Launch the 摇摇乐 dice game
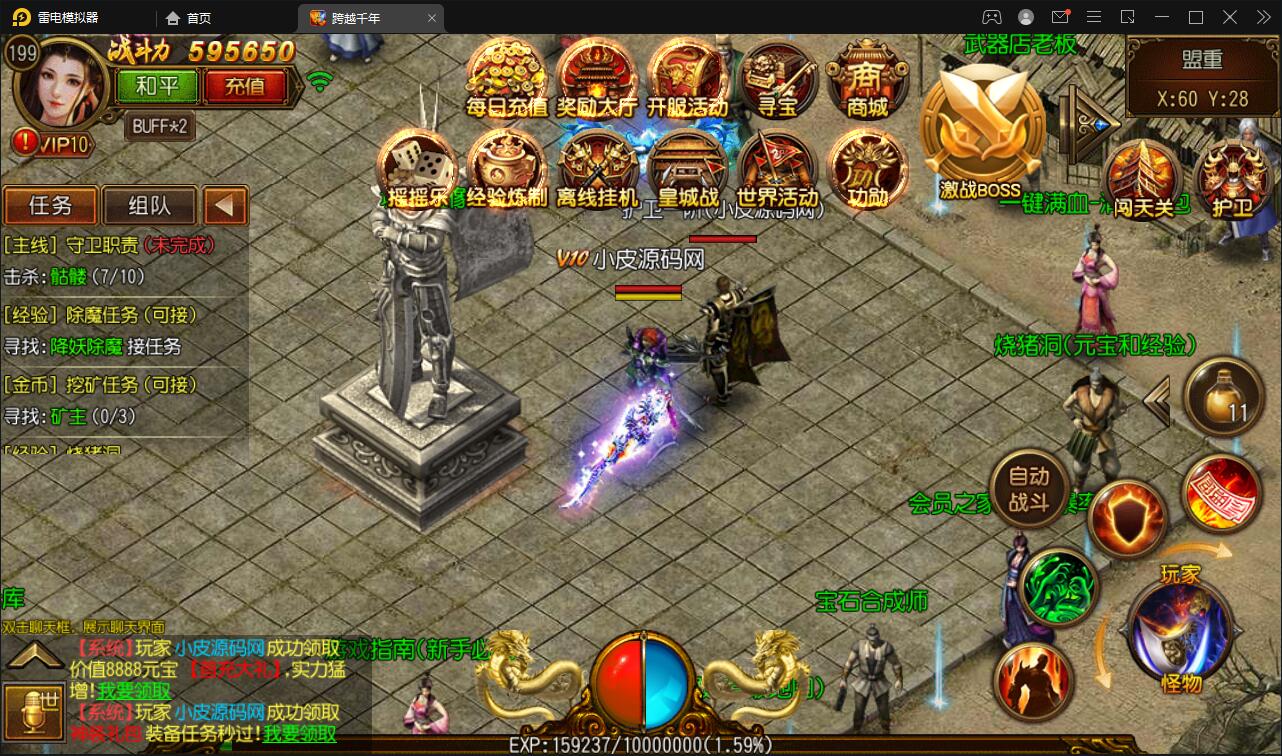Screen dimensions: 1282x756 click(418, 167)
